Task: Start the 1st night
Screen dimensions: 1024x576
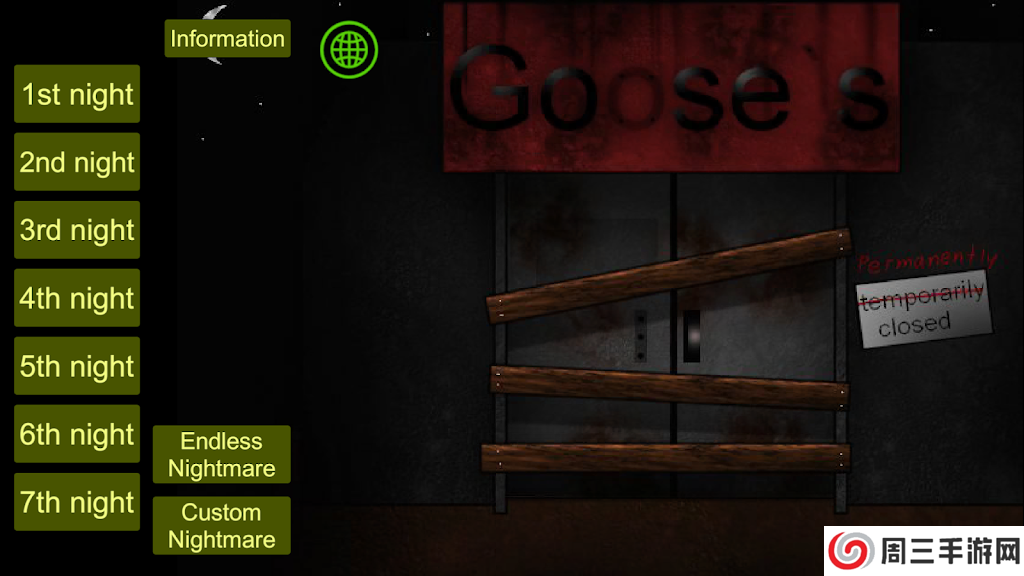Action: click(77, 94)
